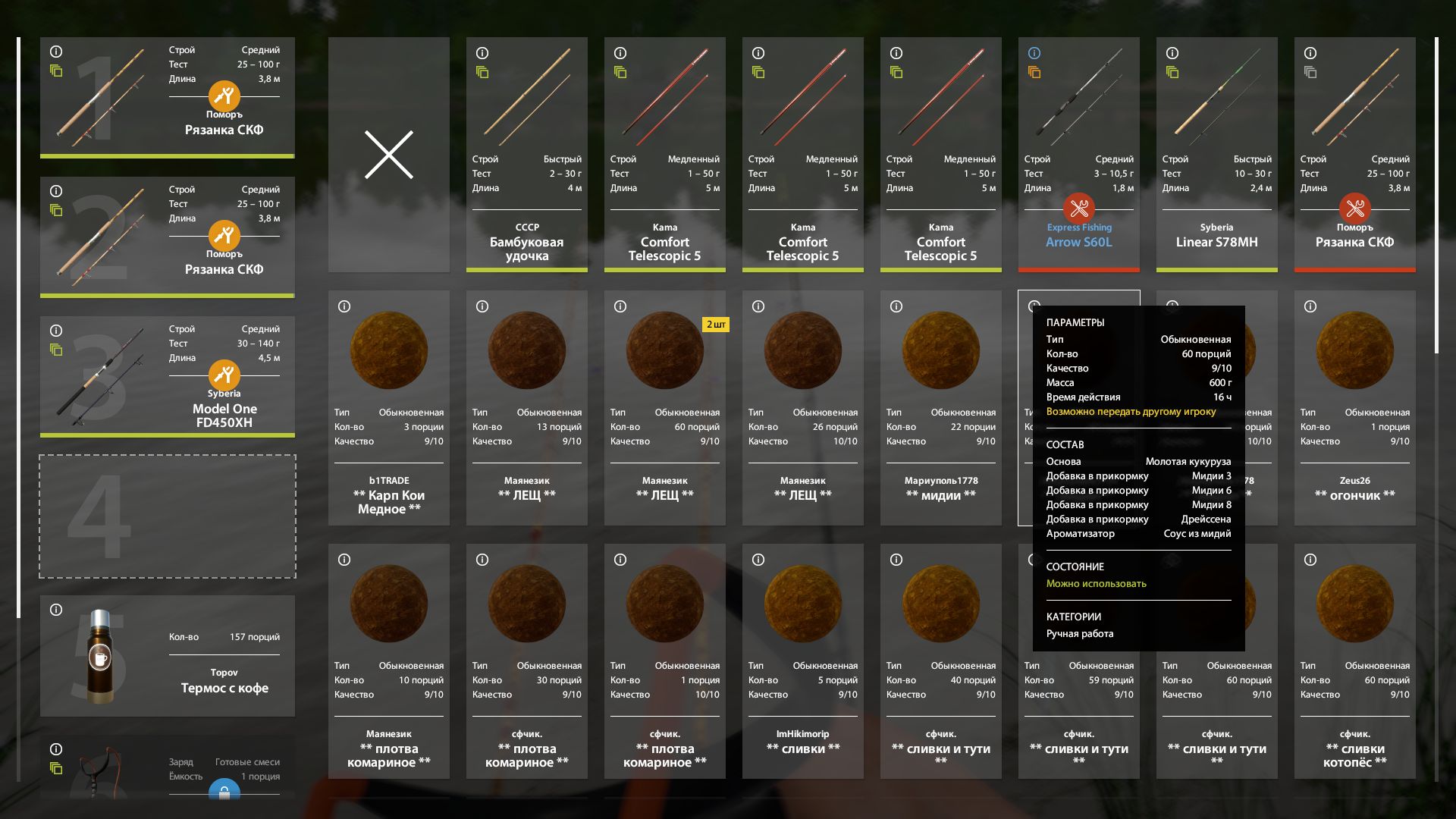Select the сливки котопёс bait card

(x=1354, y=661)
